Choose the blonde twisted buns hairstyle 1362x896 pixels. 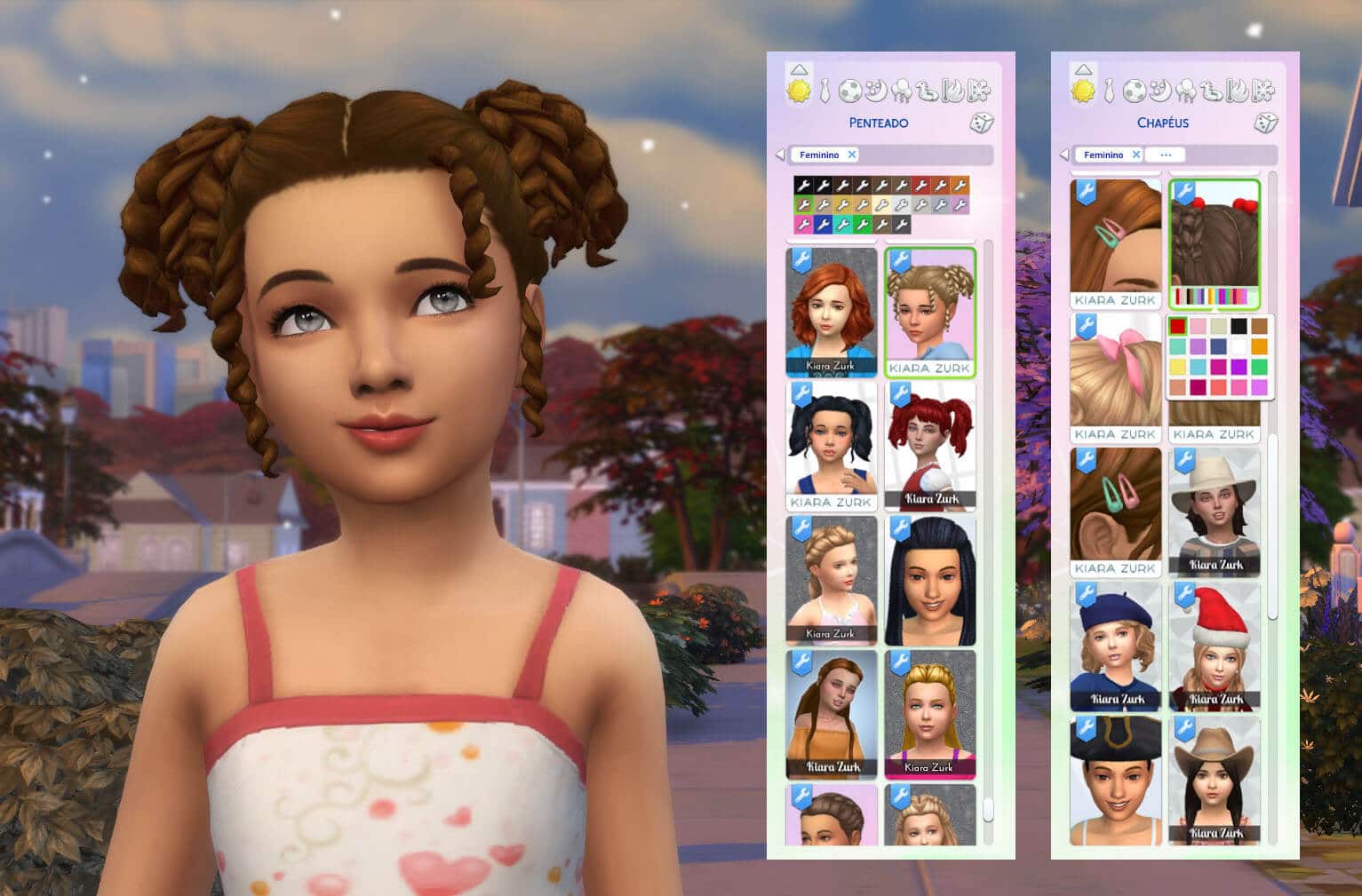point(929,312)
